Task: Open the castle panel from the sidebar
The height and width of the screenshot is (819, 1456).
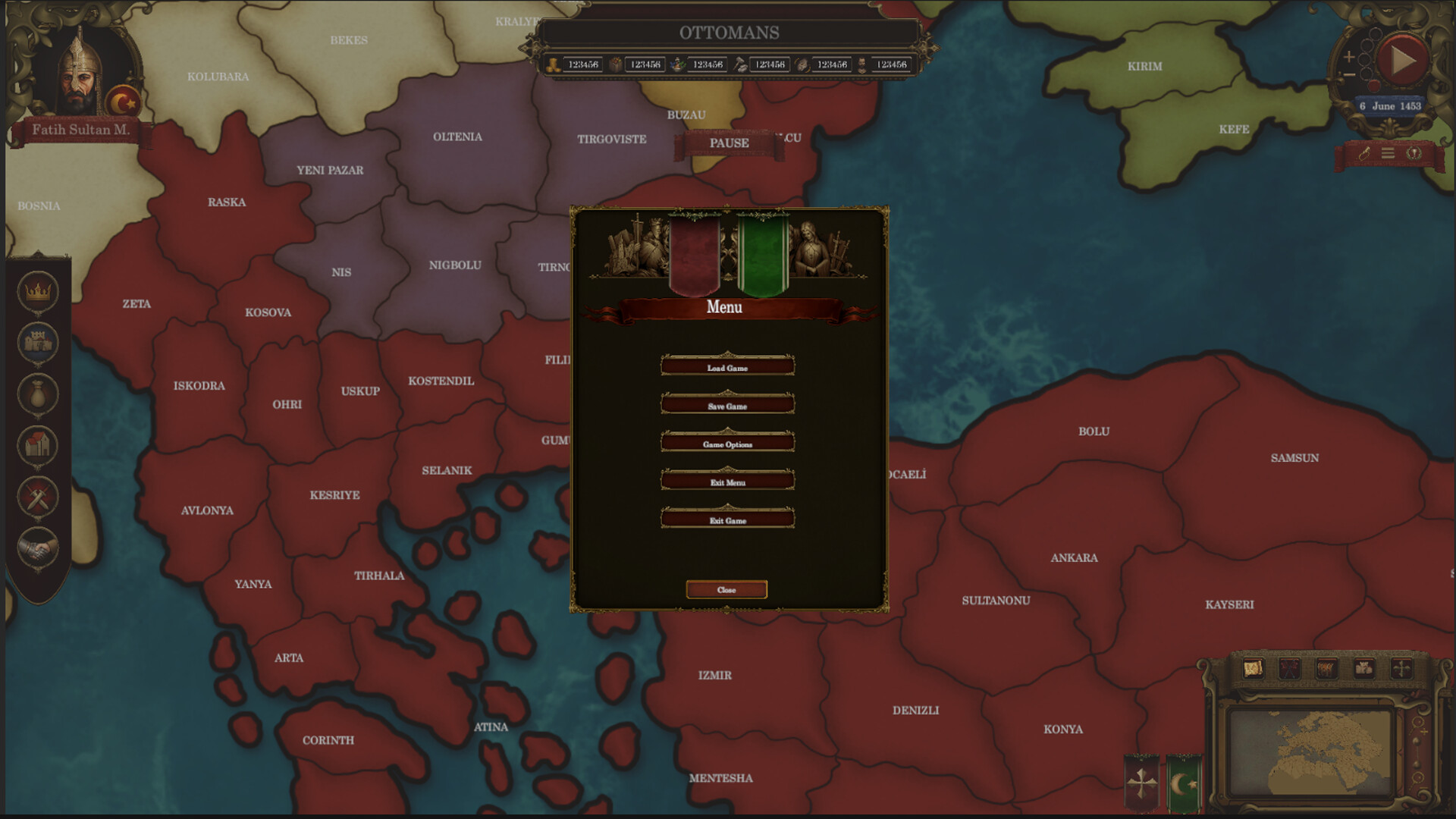Action: 39,343
